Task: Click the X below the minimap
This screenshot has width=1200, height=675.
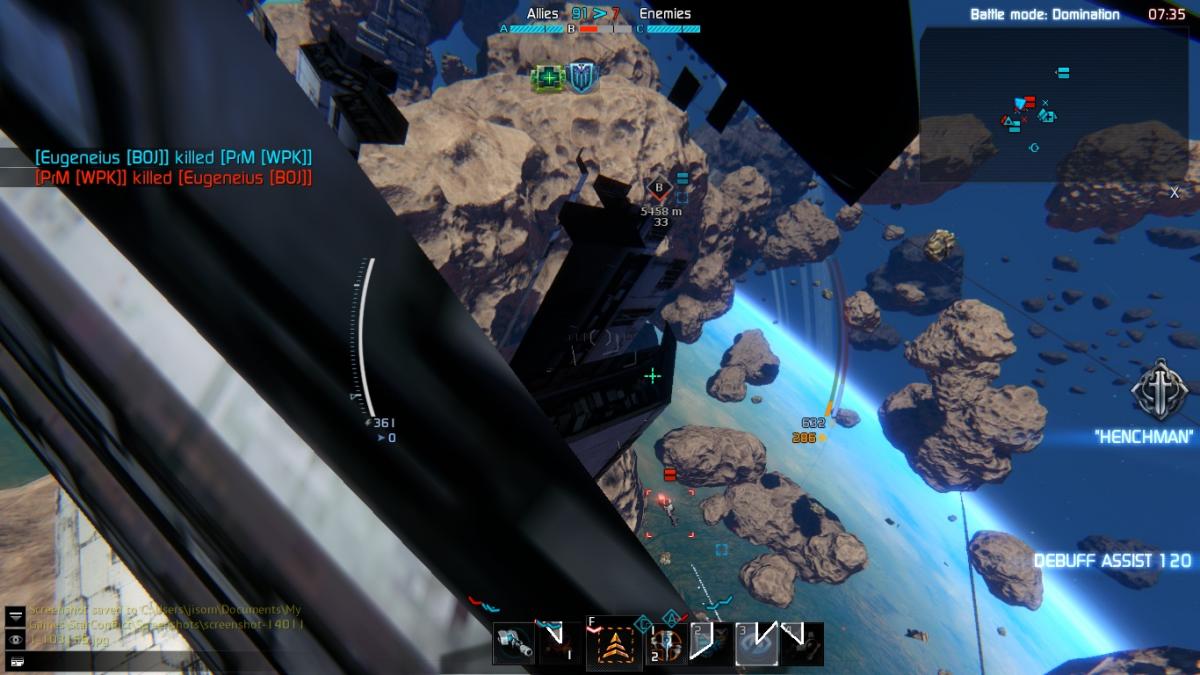Action: click(x=1175, y=192)
